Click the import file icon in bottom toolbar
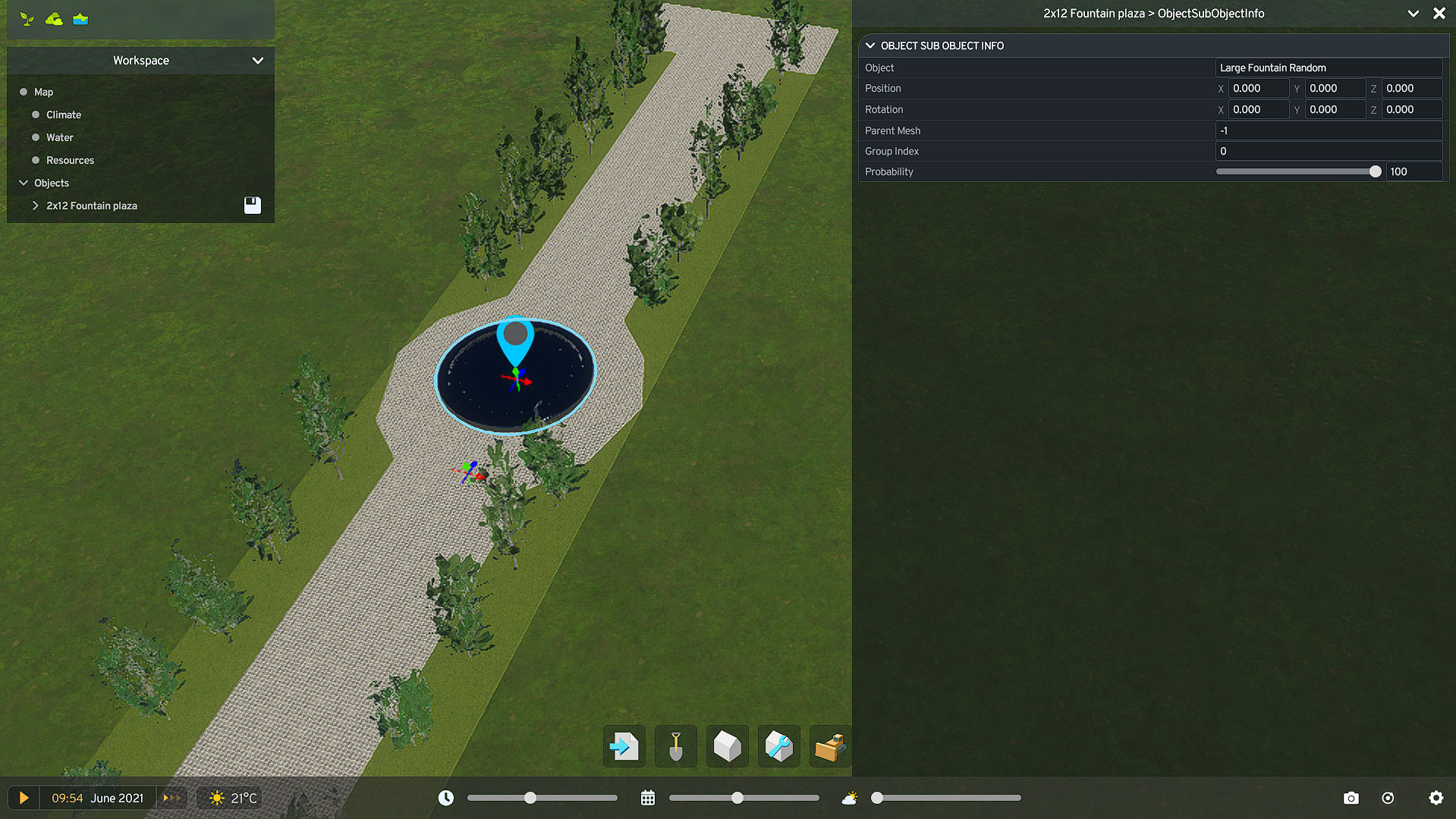The height and width of the screenshot is (819, 1456). pyautogui.click(x=624, y=746)
